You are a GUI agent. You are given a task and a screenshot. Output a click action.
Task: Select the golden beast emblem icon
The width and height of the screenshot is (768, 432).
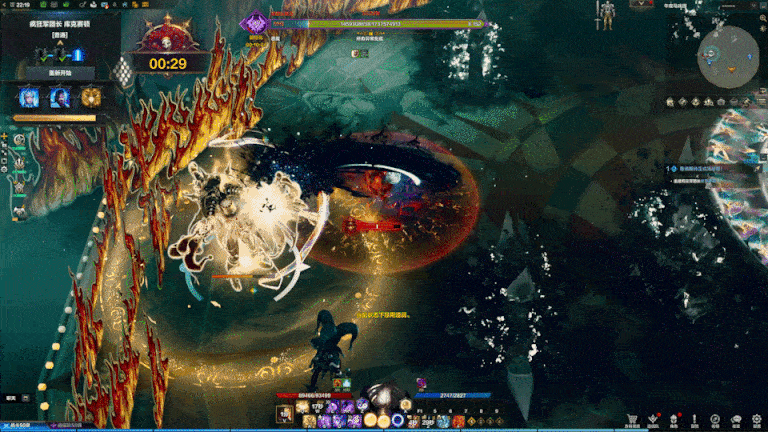[x=91, y=98]
